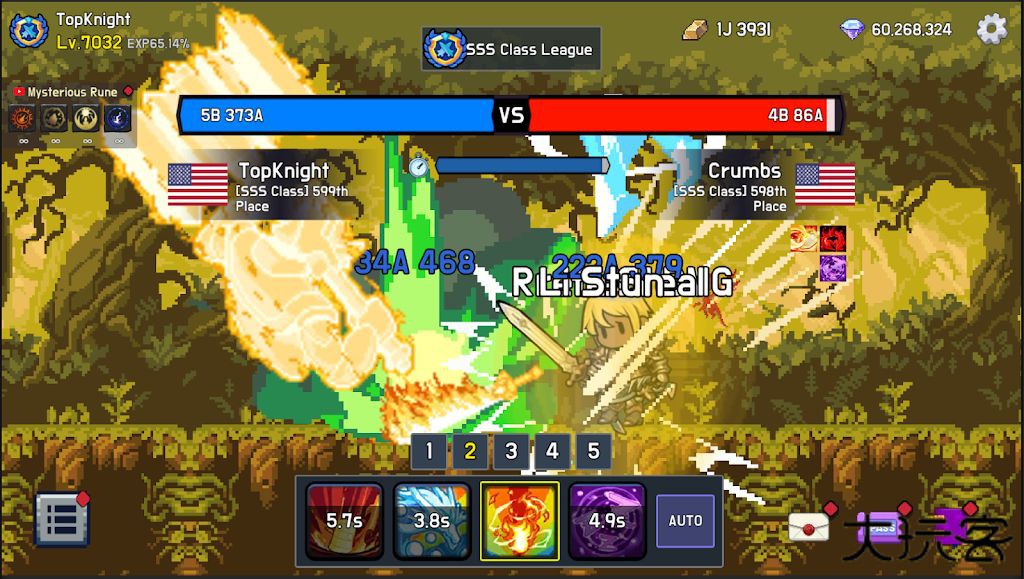Viewport: 1024px width, 579px height.
Task: Switch to skill preset 1
Action: pos(429,451)
